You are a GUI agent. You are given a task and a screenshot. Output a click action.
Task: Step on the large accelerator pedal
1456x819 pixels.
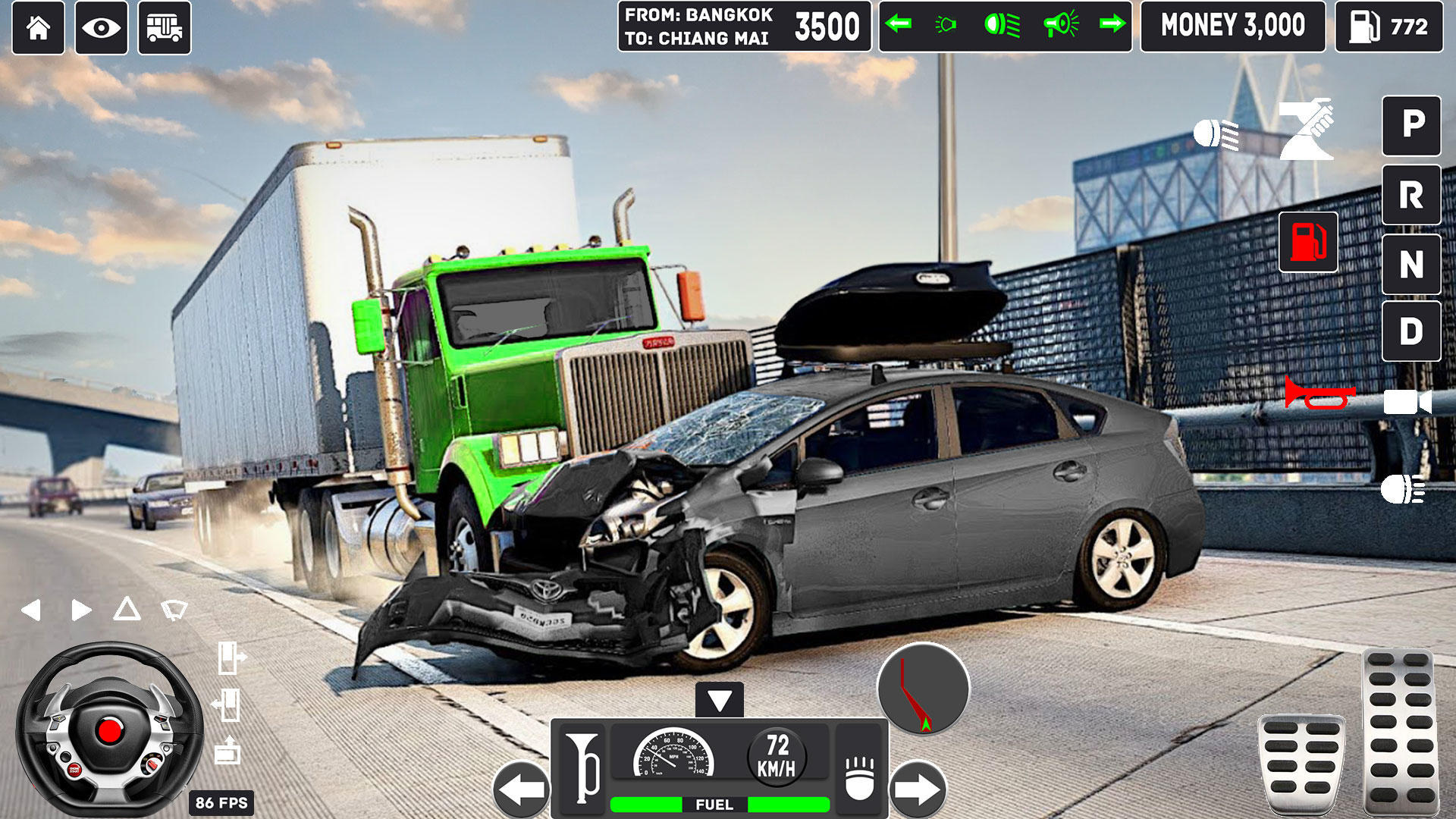tap(1398, 732)
